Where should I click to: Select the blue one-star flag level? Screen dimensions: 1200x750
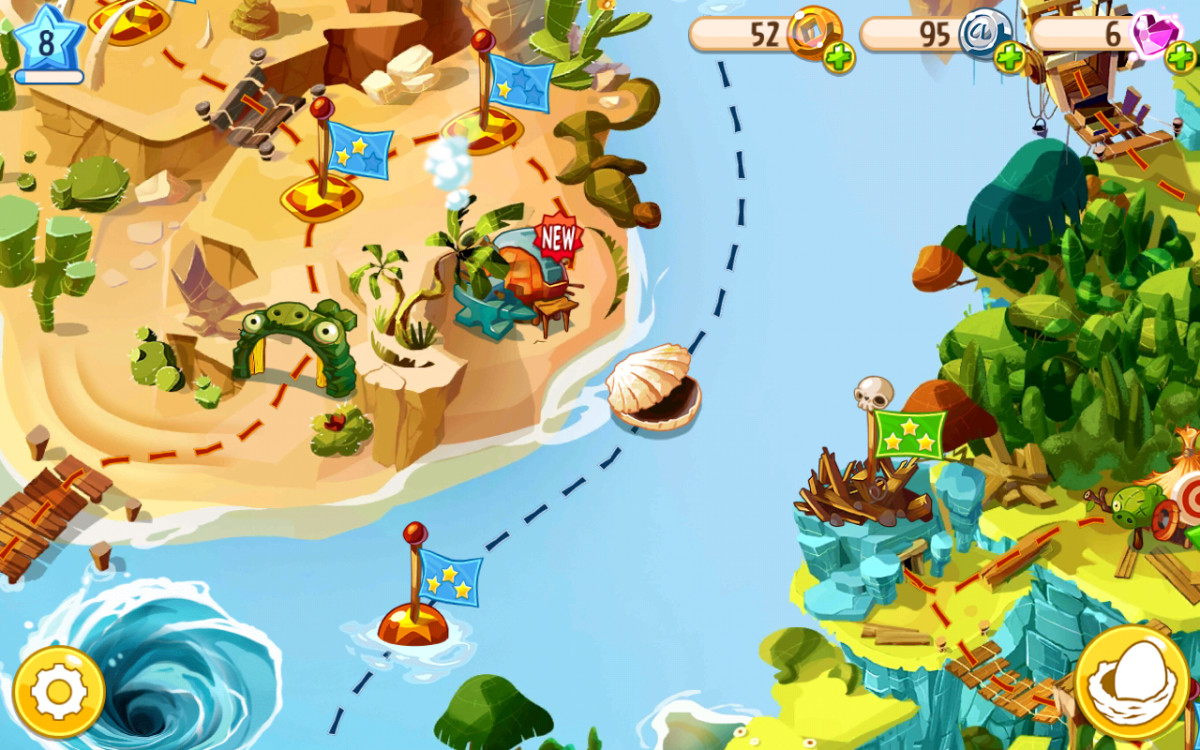pos(520,82)
